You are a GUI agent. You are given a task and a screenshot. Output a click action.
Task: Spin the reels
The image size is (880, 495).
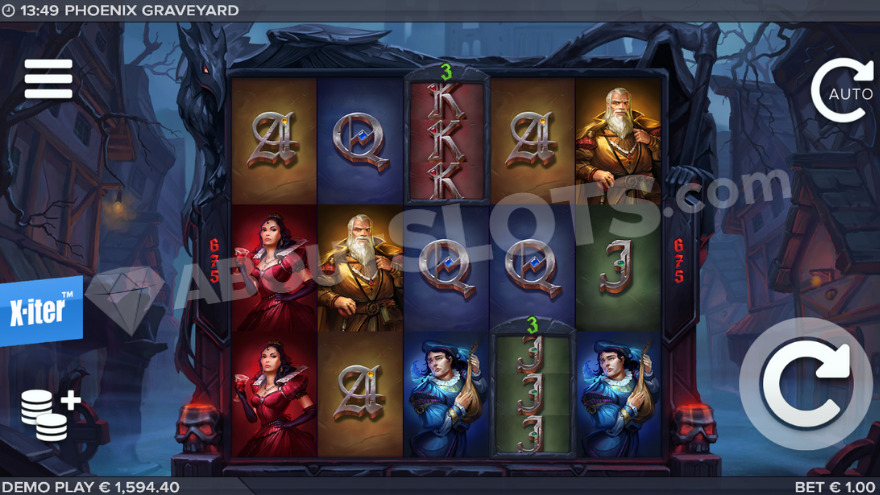pos(806,384)
